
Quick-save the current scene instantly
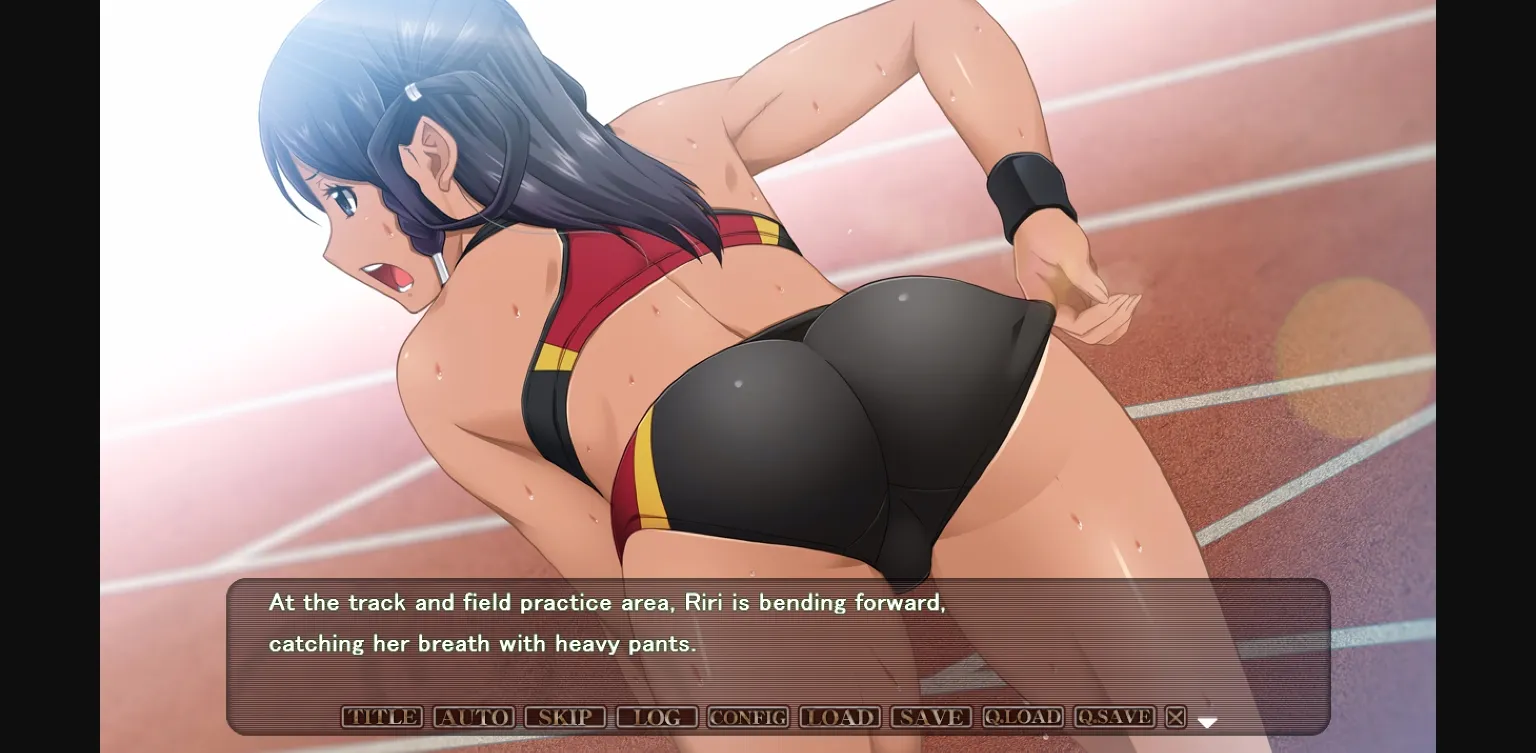coord(1113,717)
